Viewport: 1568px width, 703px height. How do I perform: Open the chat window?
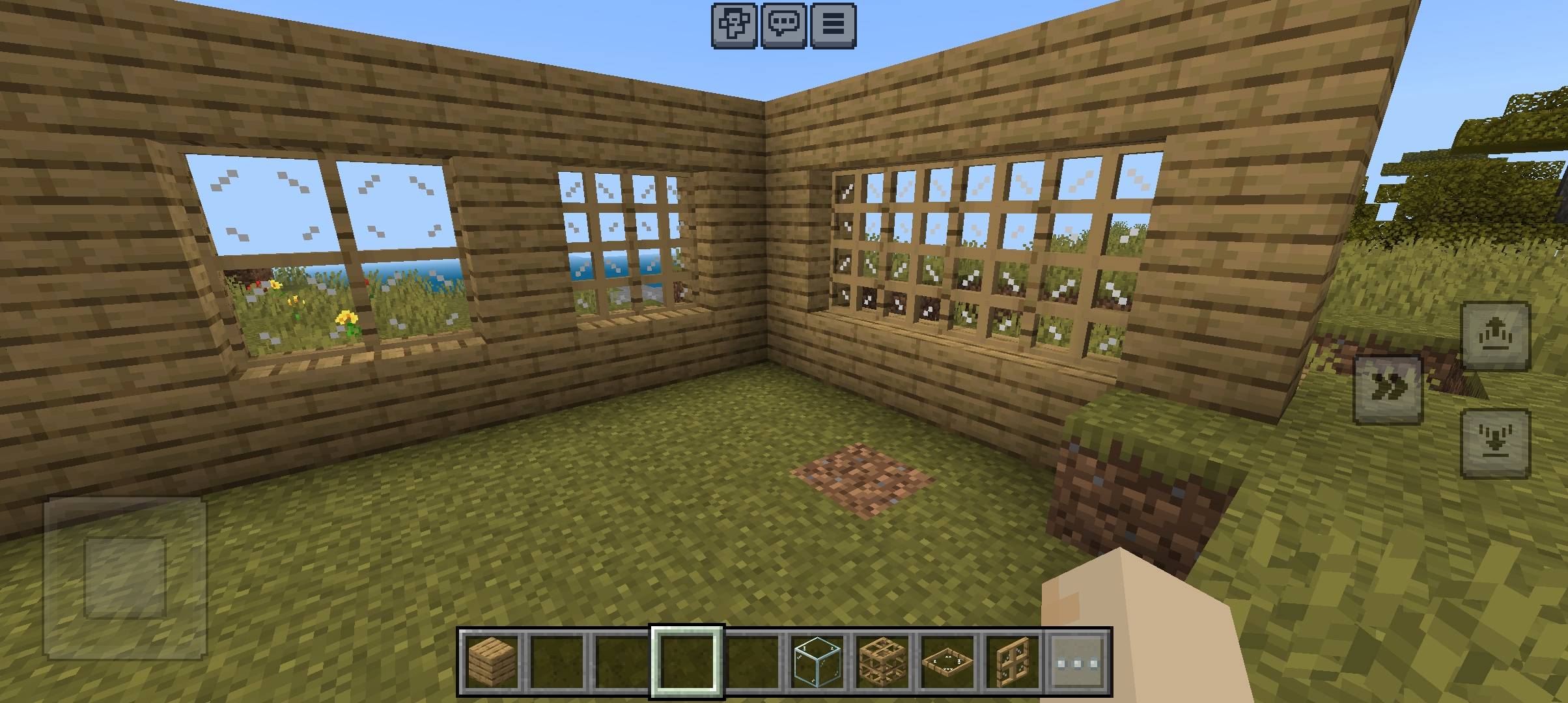point(785,23)
